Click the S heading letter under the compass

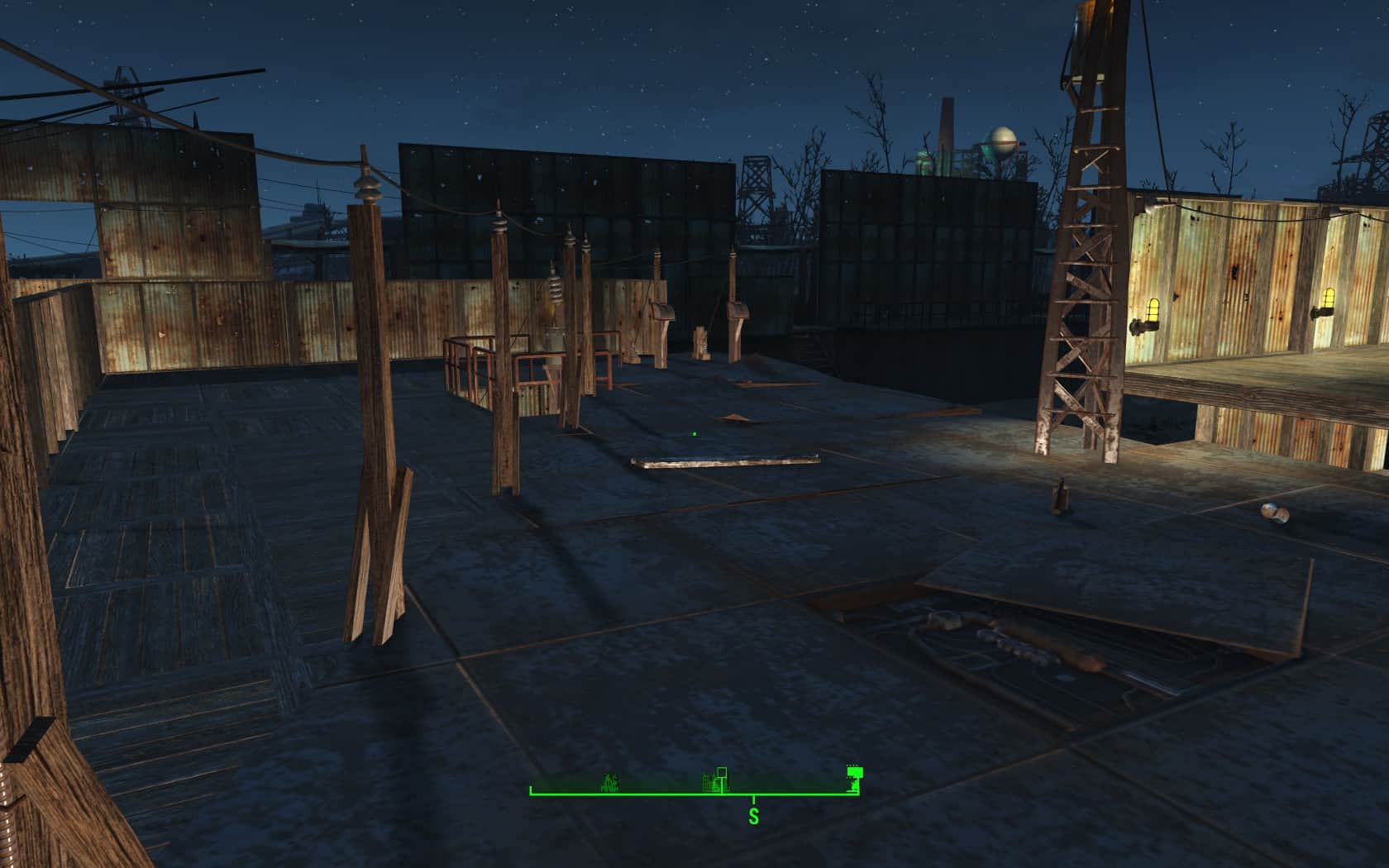tap(753, 817)
